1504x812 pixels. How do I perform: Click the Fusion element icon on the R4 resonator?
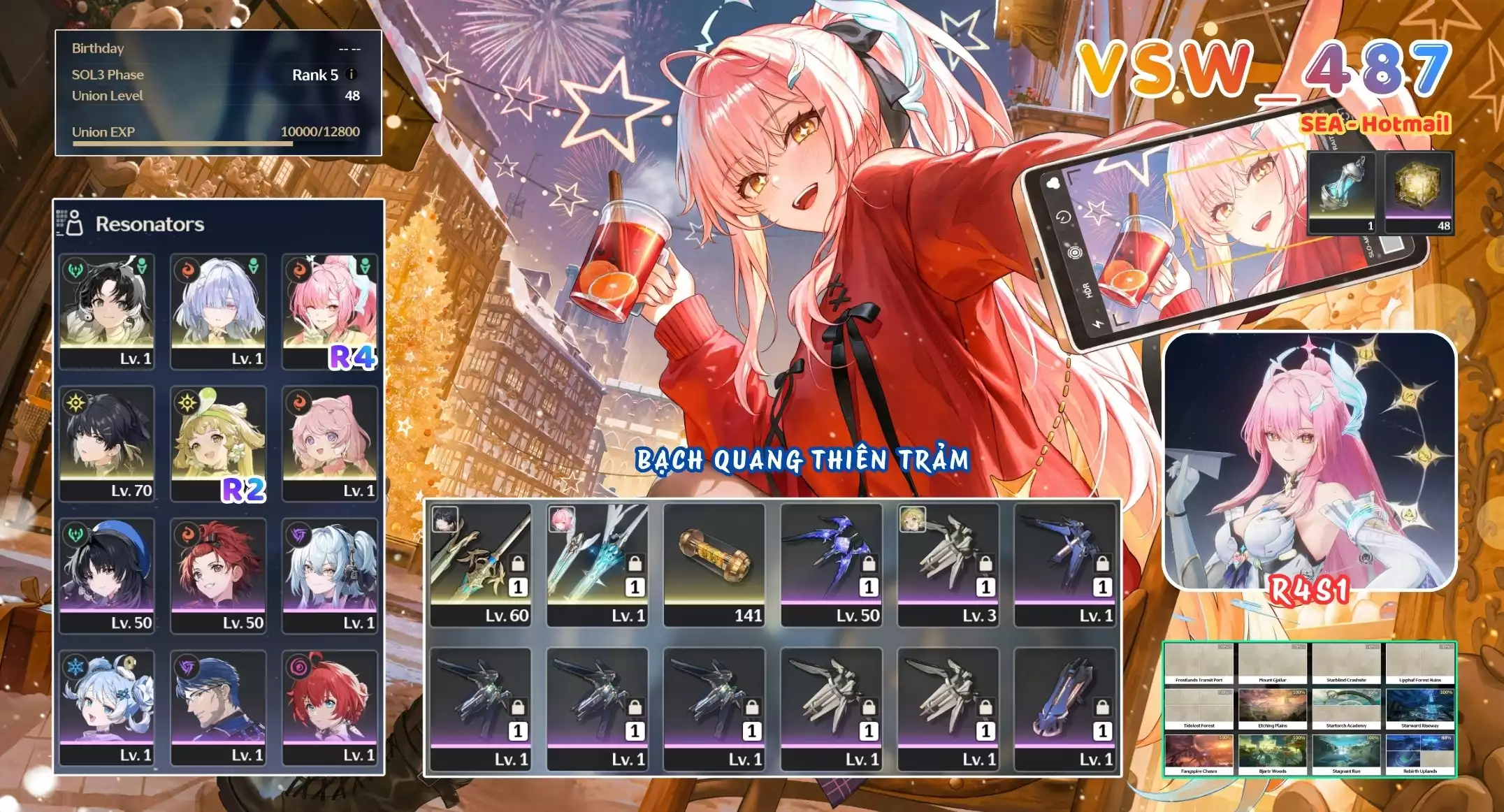(299, 271)
